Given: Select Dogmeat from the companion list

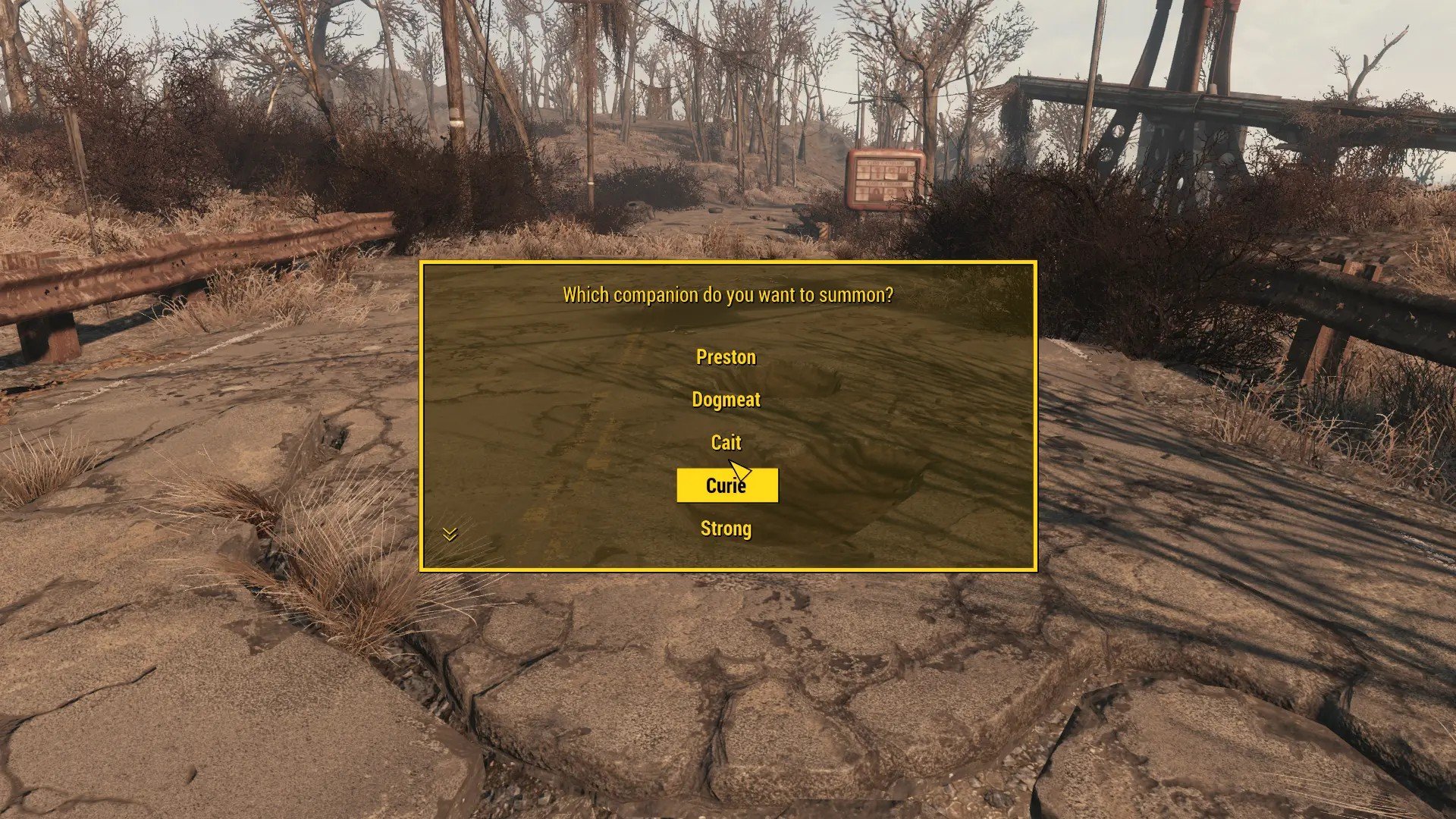Looking at the screenshot, I should (726, 400).
